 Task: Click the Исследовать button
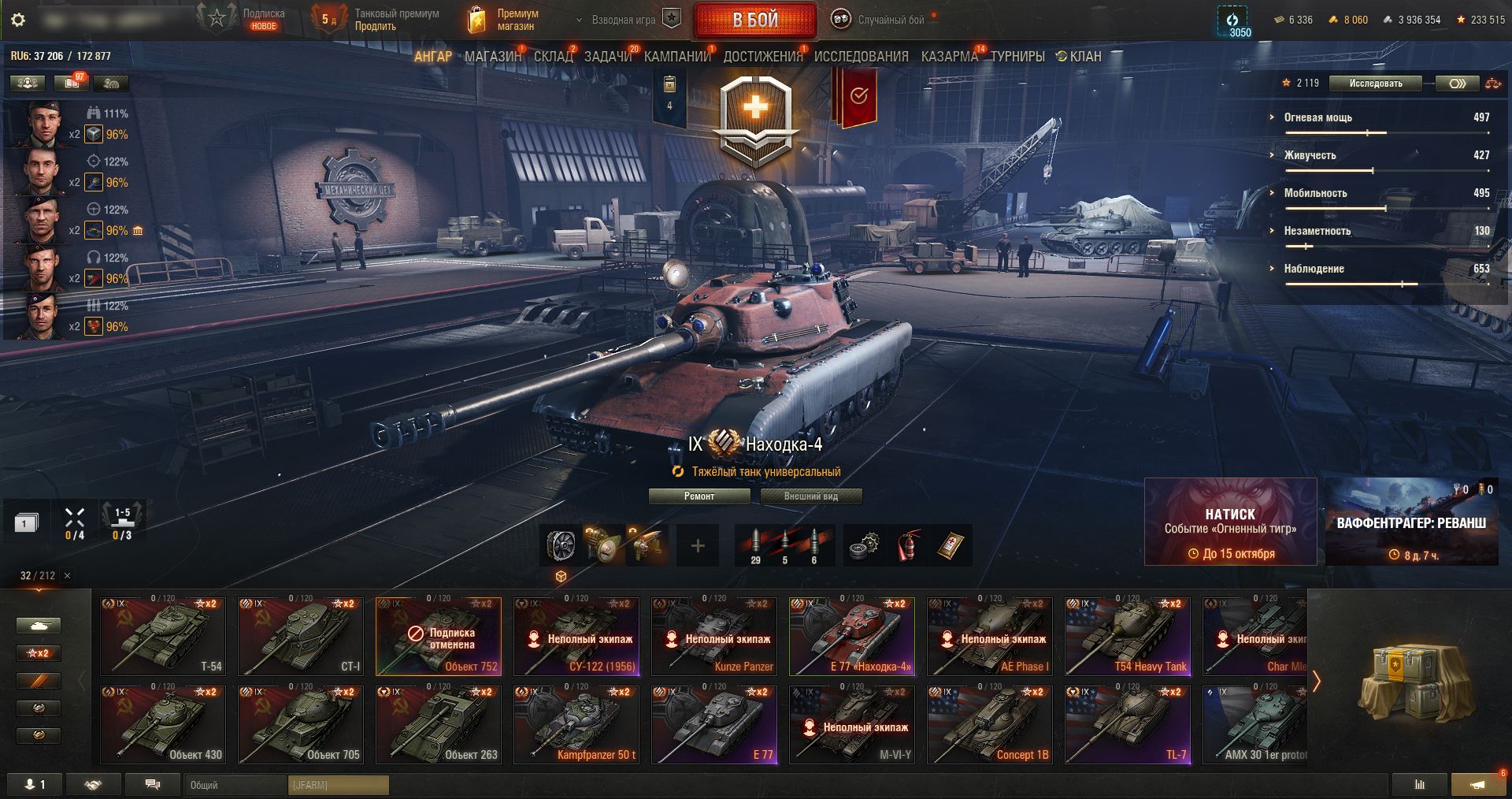tap(1375, 84)
